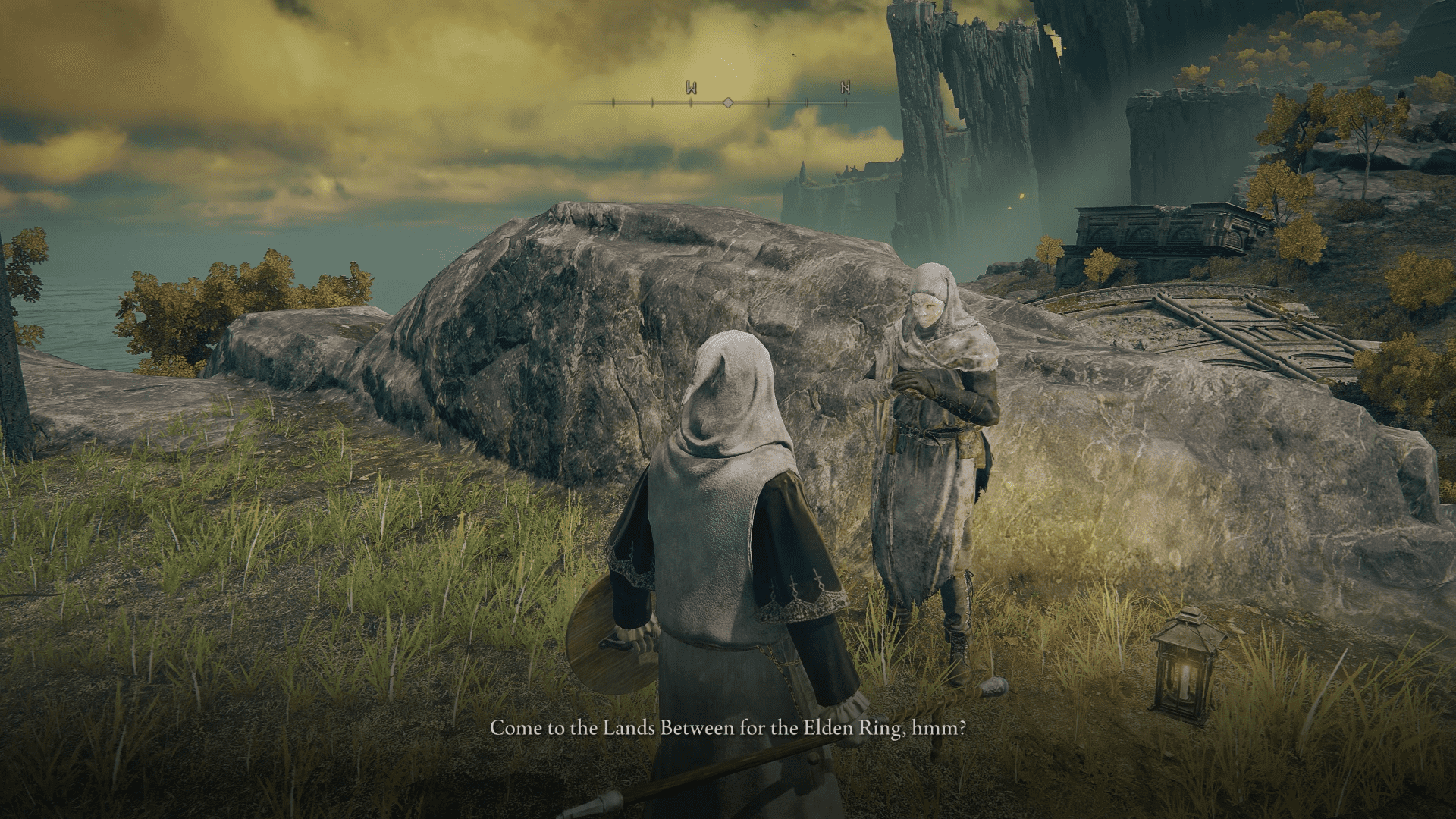This screenshot has height=819, width=1456.
Task: Advance the dialogue line about the Elden Ring
Action: click(728, 730)
